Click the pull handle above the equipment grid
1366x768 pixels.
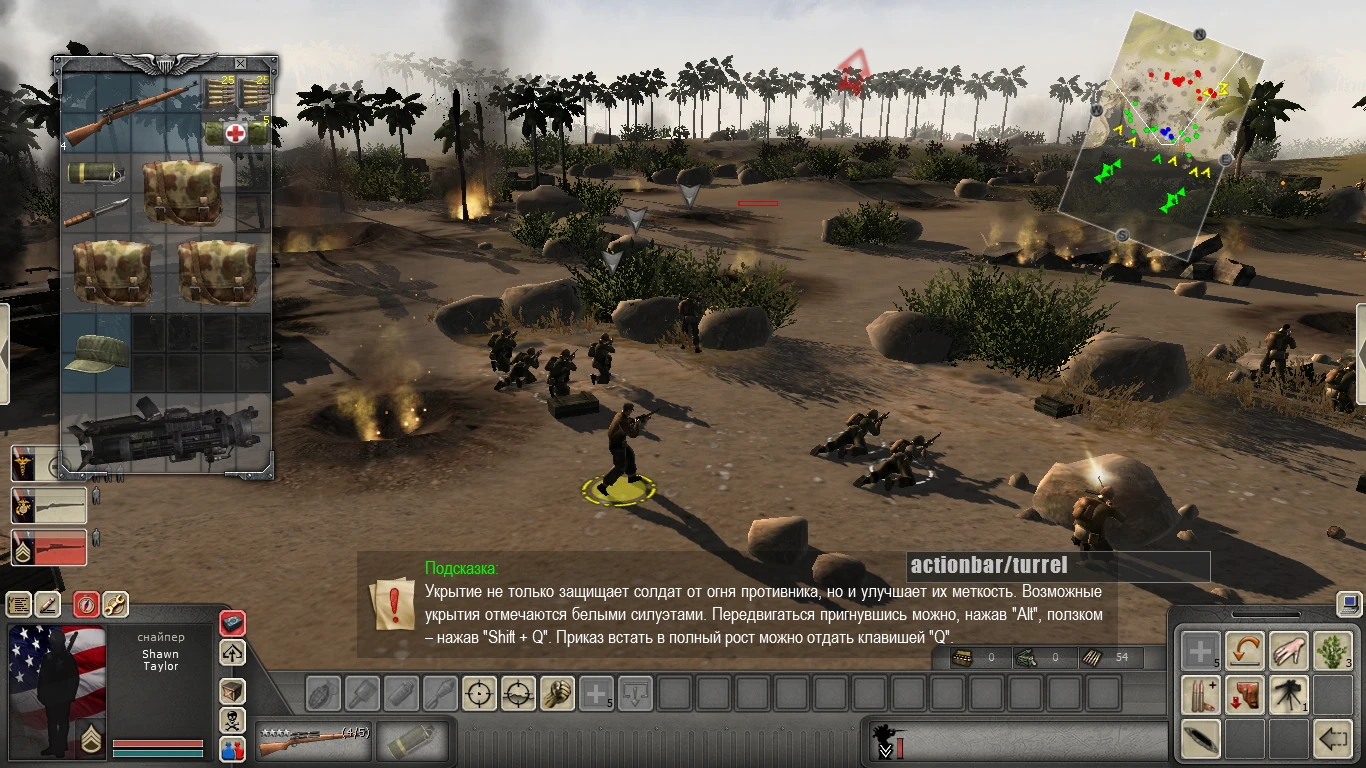(x=1267, y=613)
